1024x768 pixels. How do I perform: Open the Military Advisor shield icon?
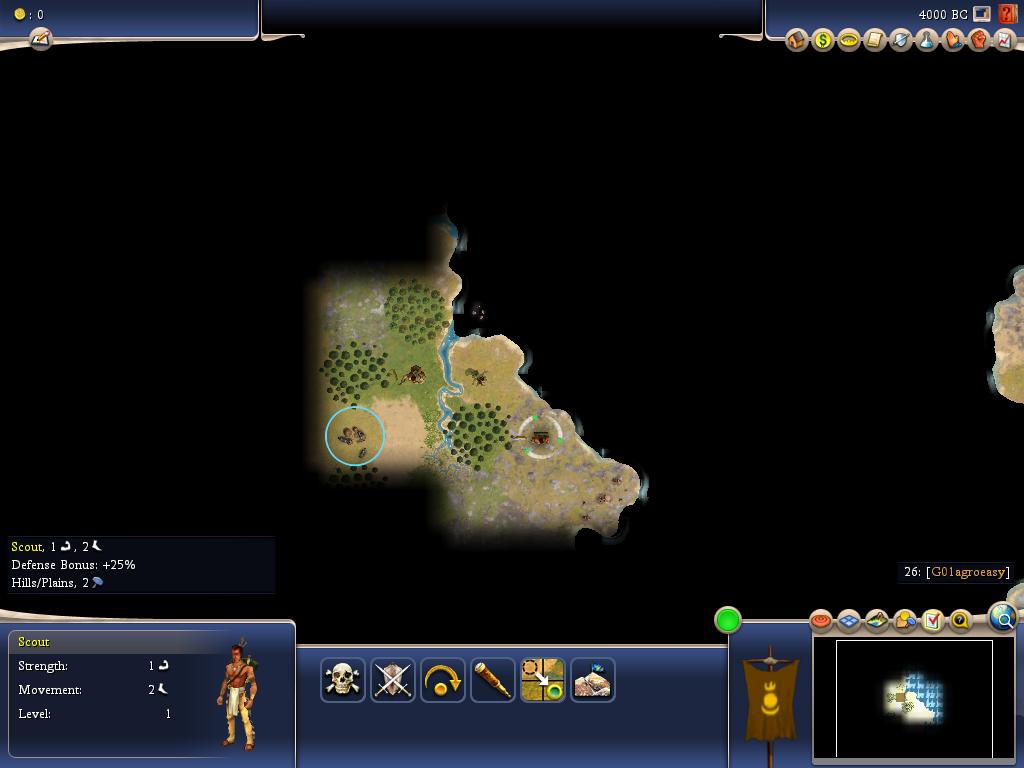(x=900, y=40)
